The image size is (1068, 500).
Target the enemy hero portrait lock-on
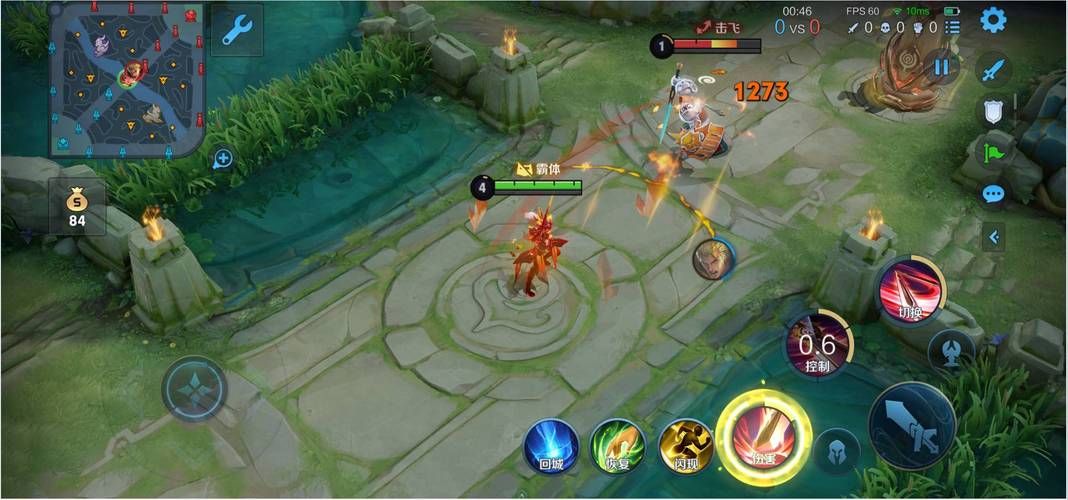point(713,260)
